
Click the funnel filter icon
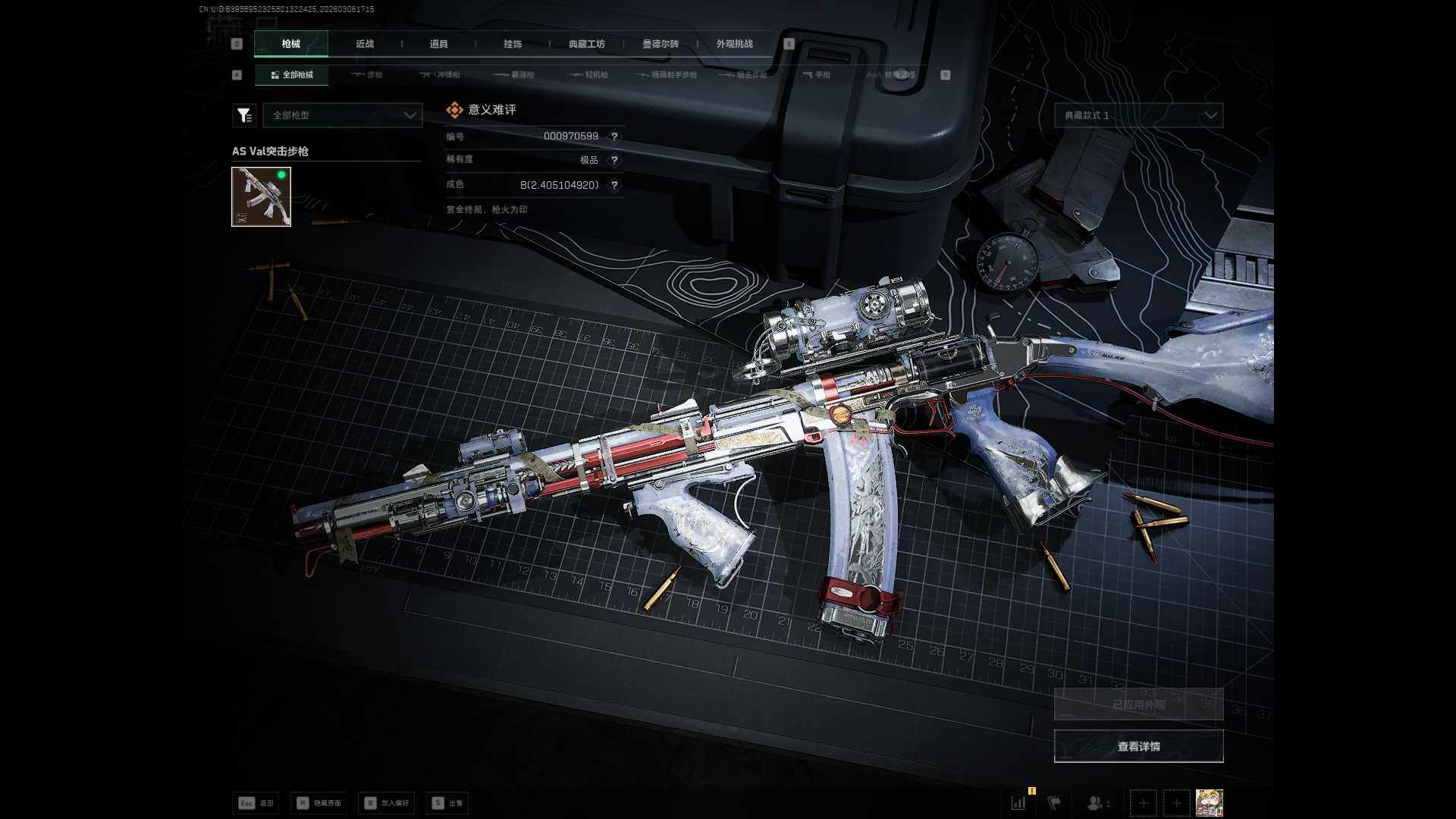tap(244, 115)
